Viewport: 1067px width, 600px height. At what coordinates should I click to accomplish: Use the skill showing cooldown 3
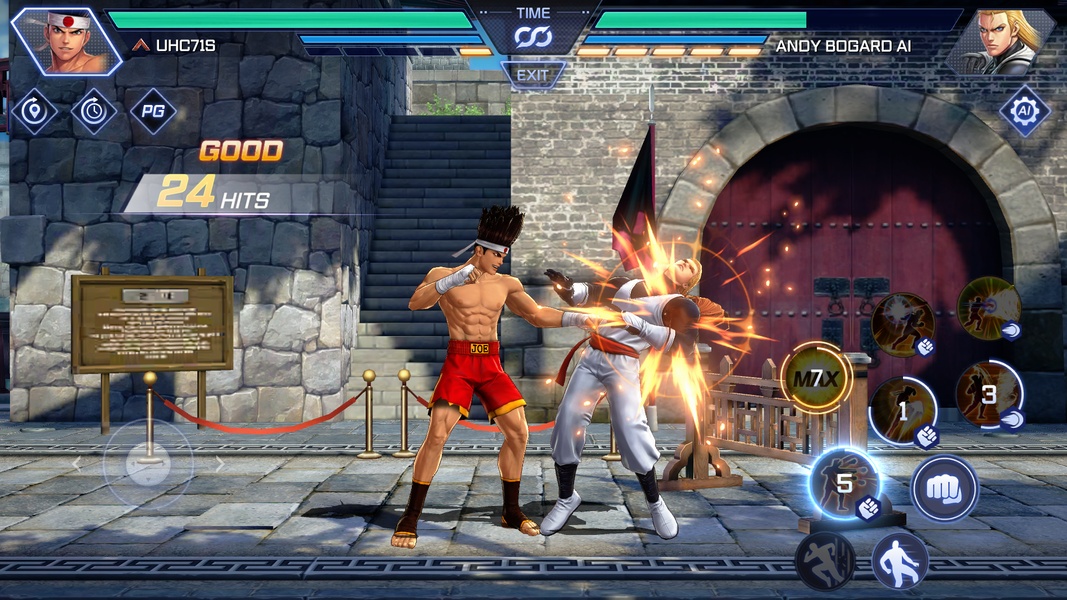[988, 394]
